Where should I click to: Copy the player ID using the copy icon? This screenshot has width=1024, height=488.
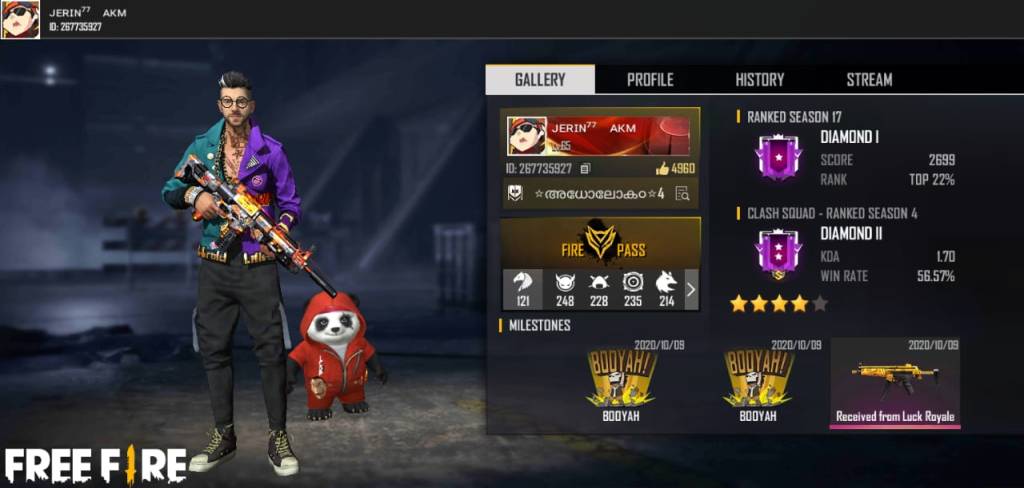click(x=585, y=168)
